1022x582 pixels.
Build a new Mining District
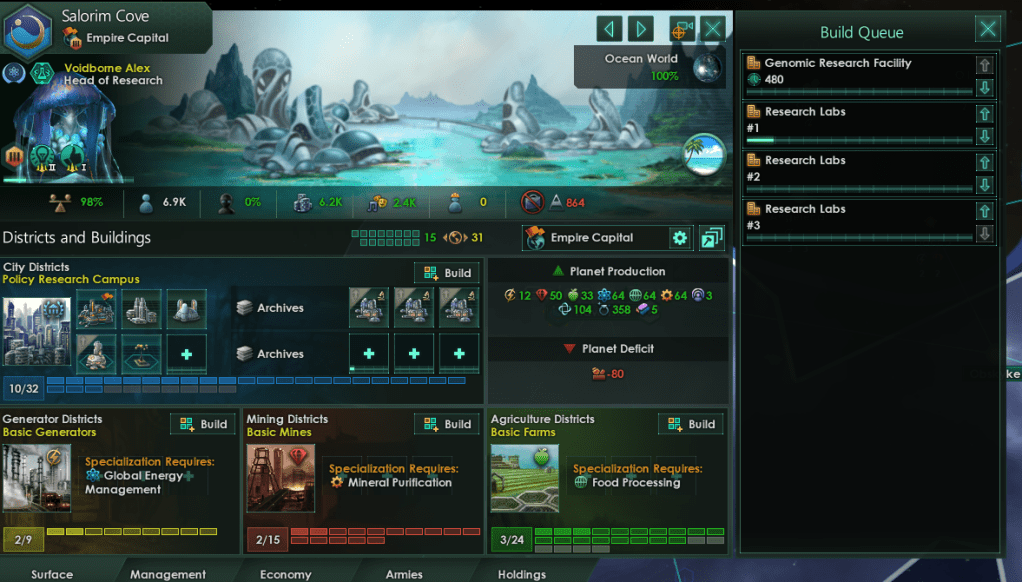[x=447, y=424]
